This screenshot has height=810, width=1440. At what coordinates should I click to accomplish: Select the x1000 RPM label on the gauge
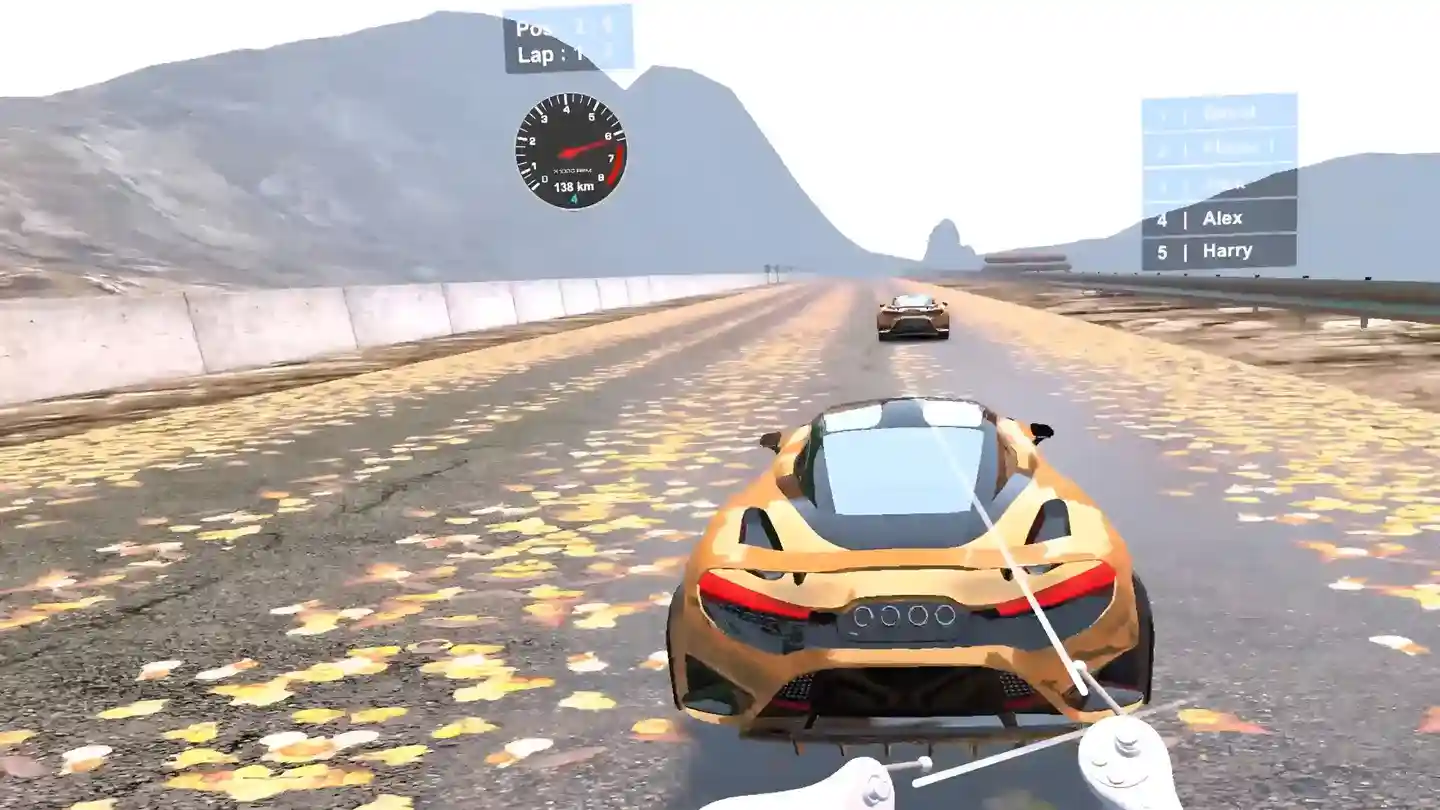573,171
